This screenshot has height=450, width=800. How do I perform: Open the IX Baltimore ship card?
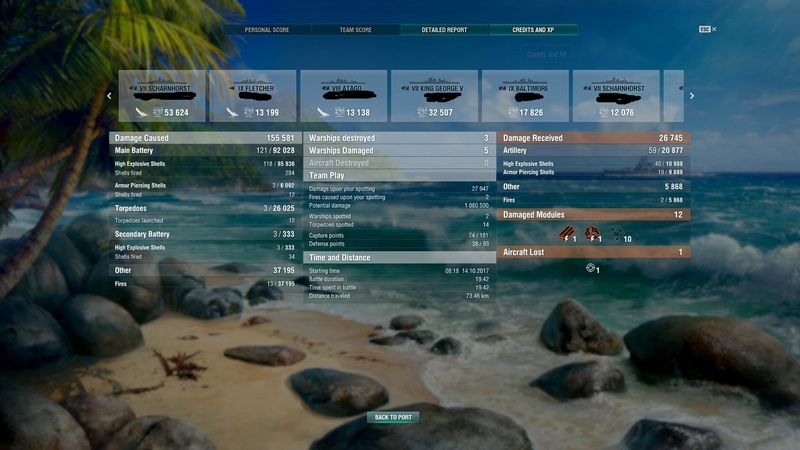click(x=525, y=97)
